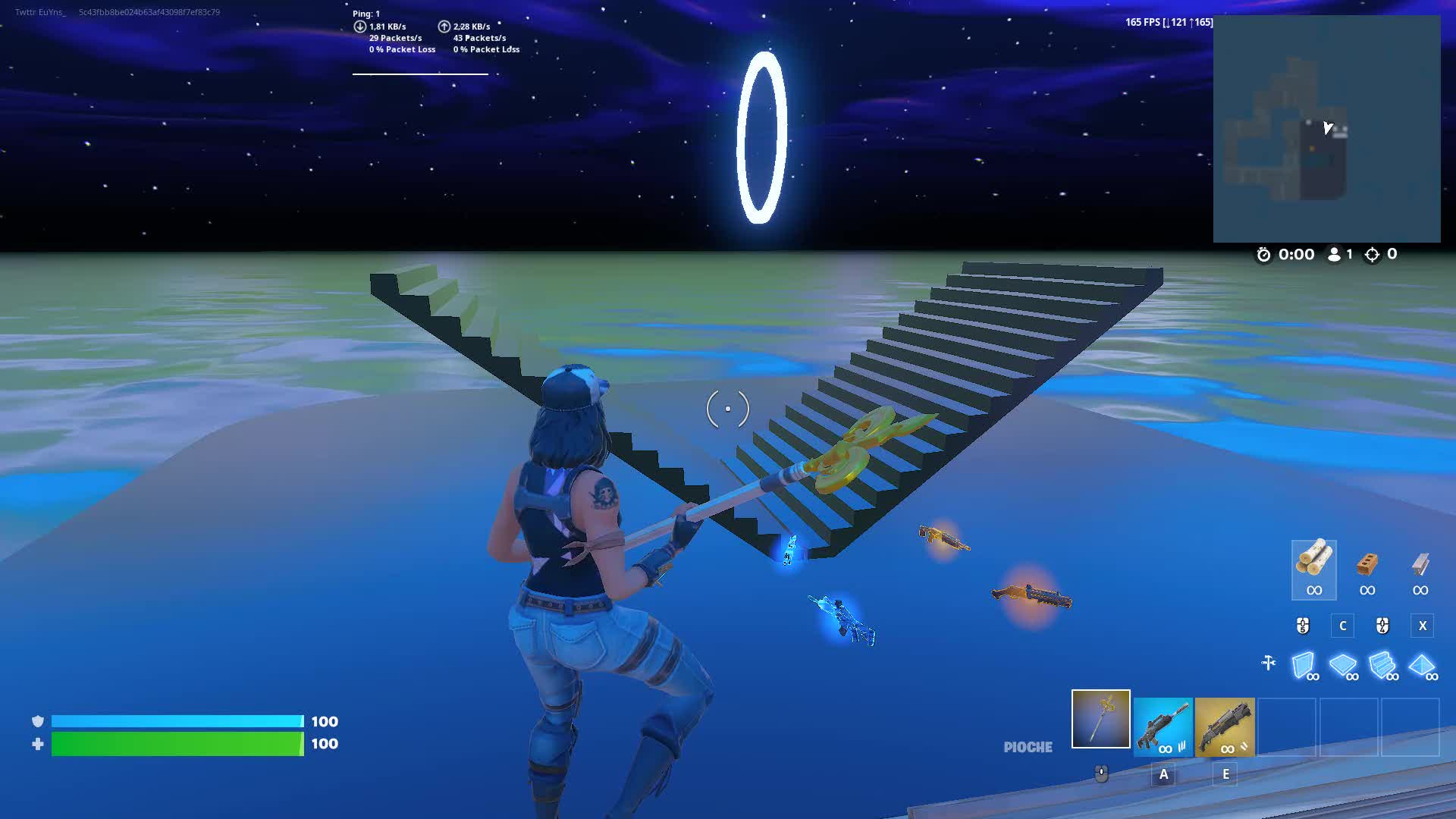Viewport: 1456px width, 819px height.
Task: Choose the floor build piece
Action: coord(1344,667)
